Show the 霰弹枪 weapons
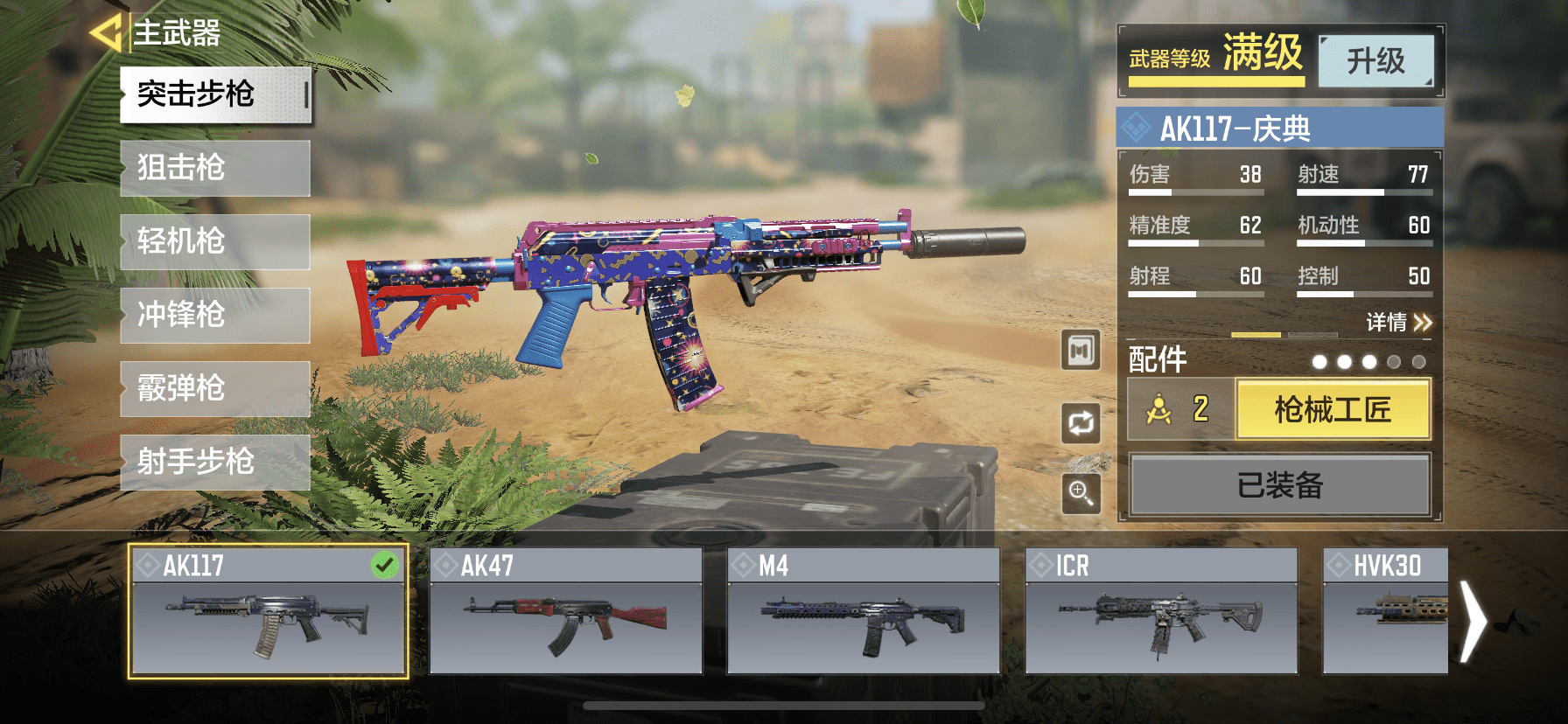The image size is (1568, 724). coord(215,388)
